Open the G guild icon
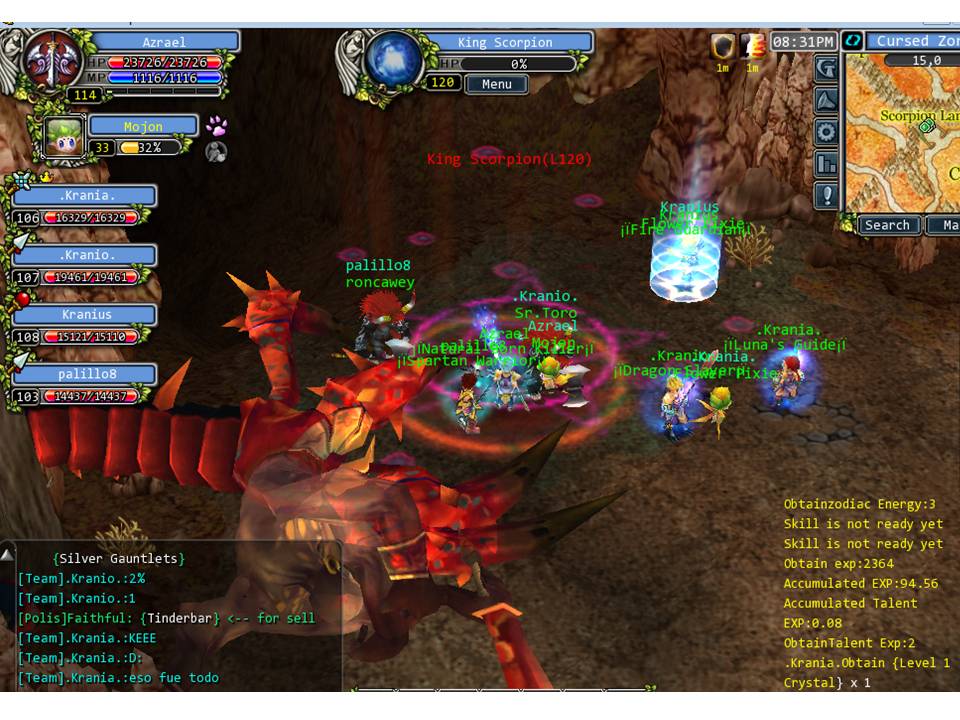The height and width of the screenshot is (720, 960). tap(827, 68)
